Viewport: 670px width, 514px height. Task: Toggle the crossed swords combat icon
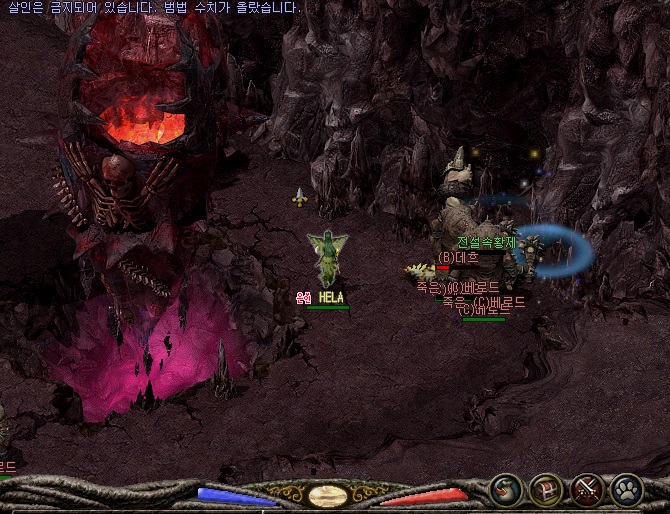586,489
